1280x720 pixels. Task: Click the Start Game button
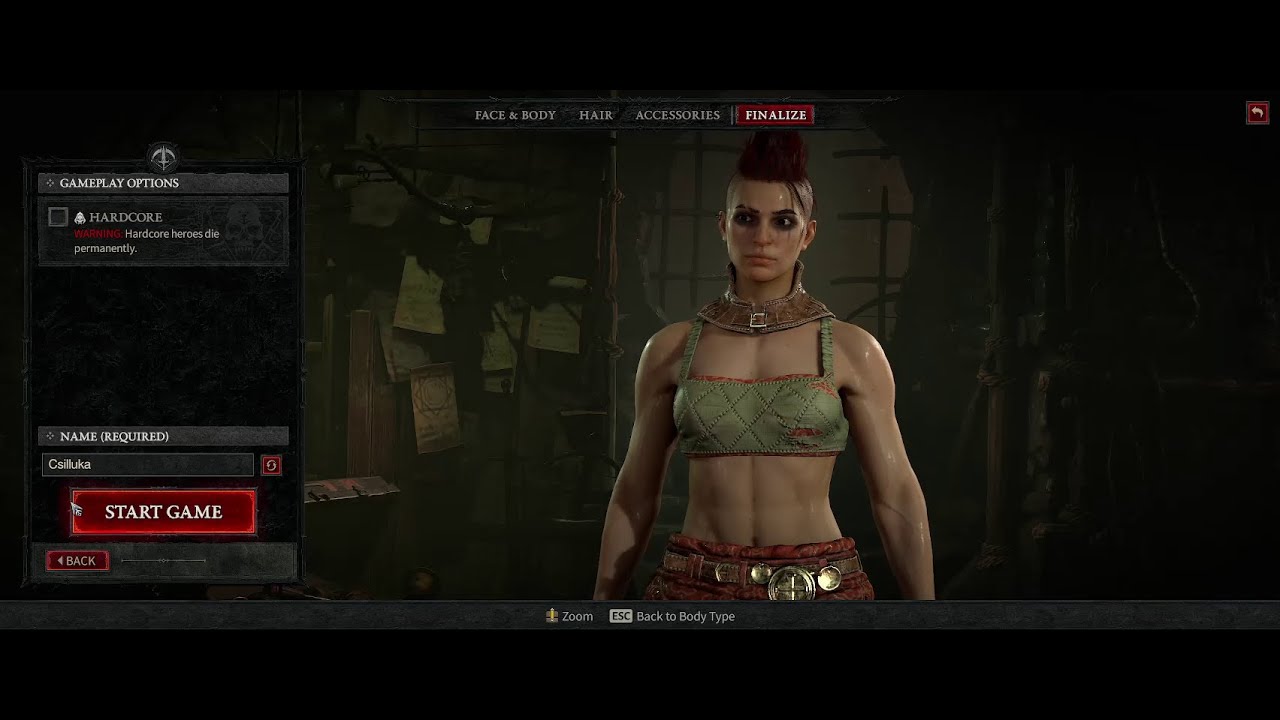click(x=163, y=512)
